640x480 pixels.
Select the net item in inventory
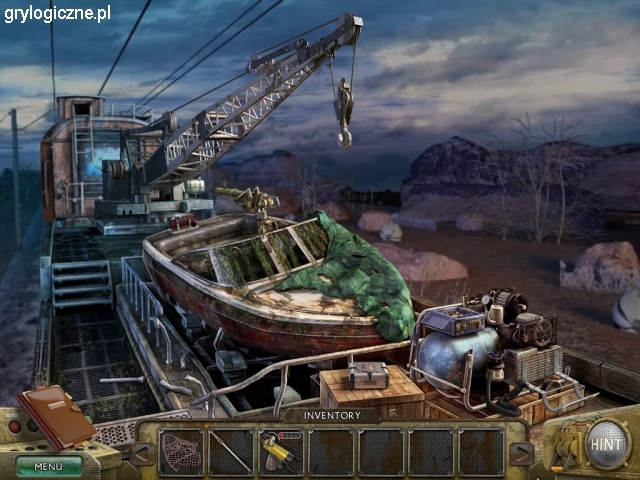click(x=181, y=451)
